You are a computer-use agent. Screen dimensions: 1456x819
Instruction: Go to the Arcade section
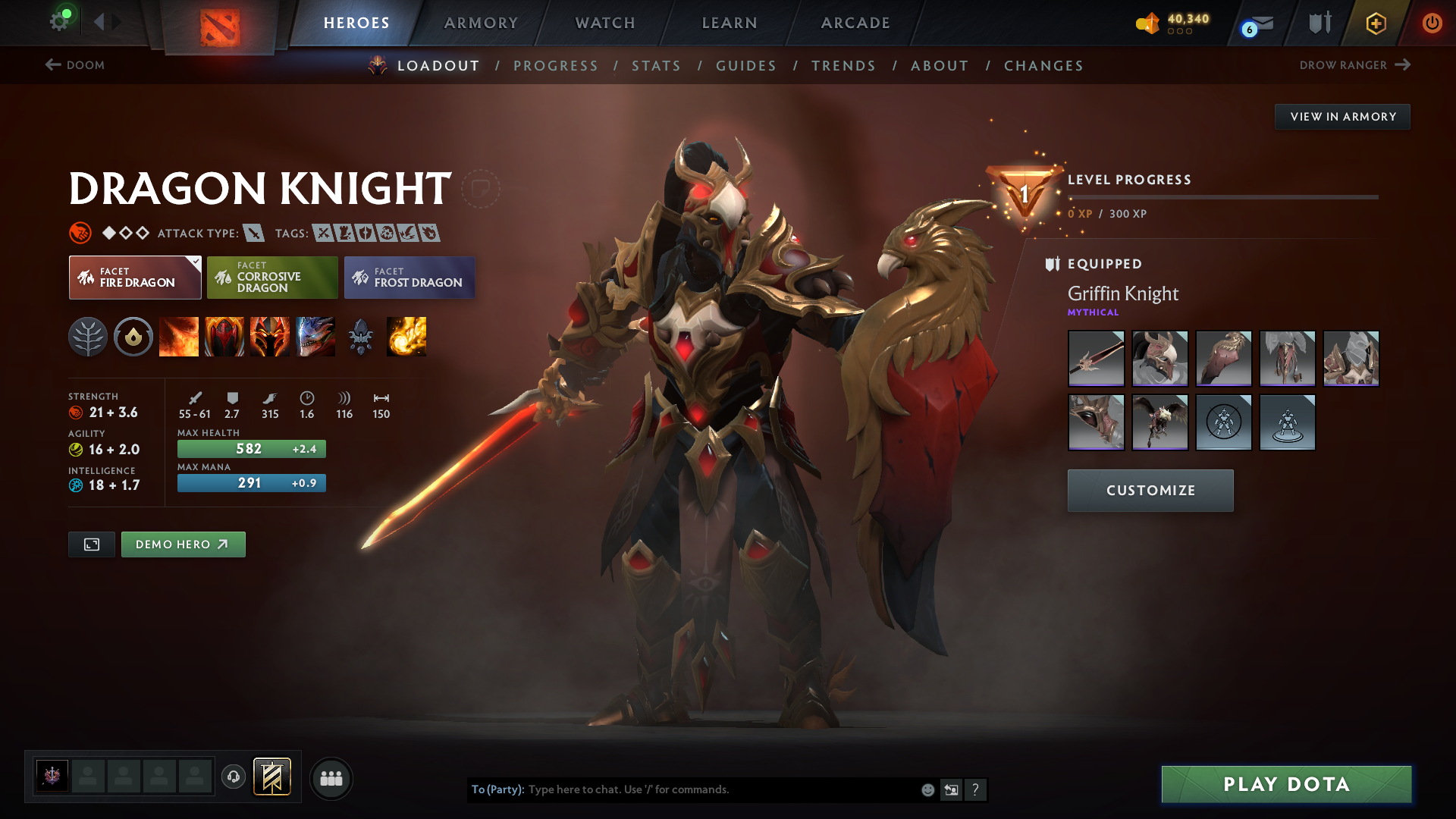(x=855, y=23)
